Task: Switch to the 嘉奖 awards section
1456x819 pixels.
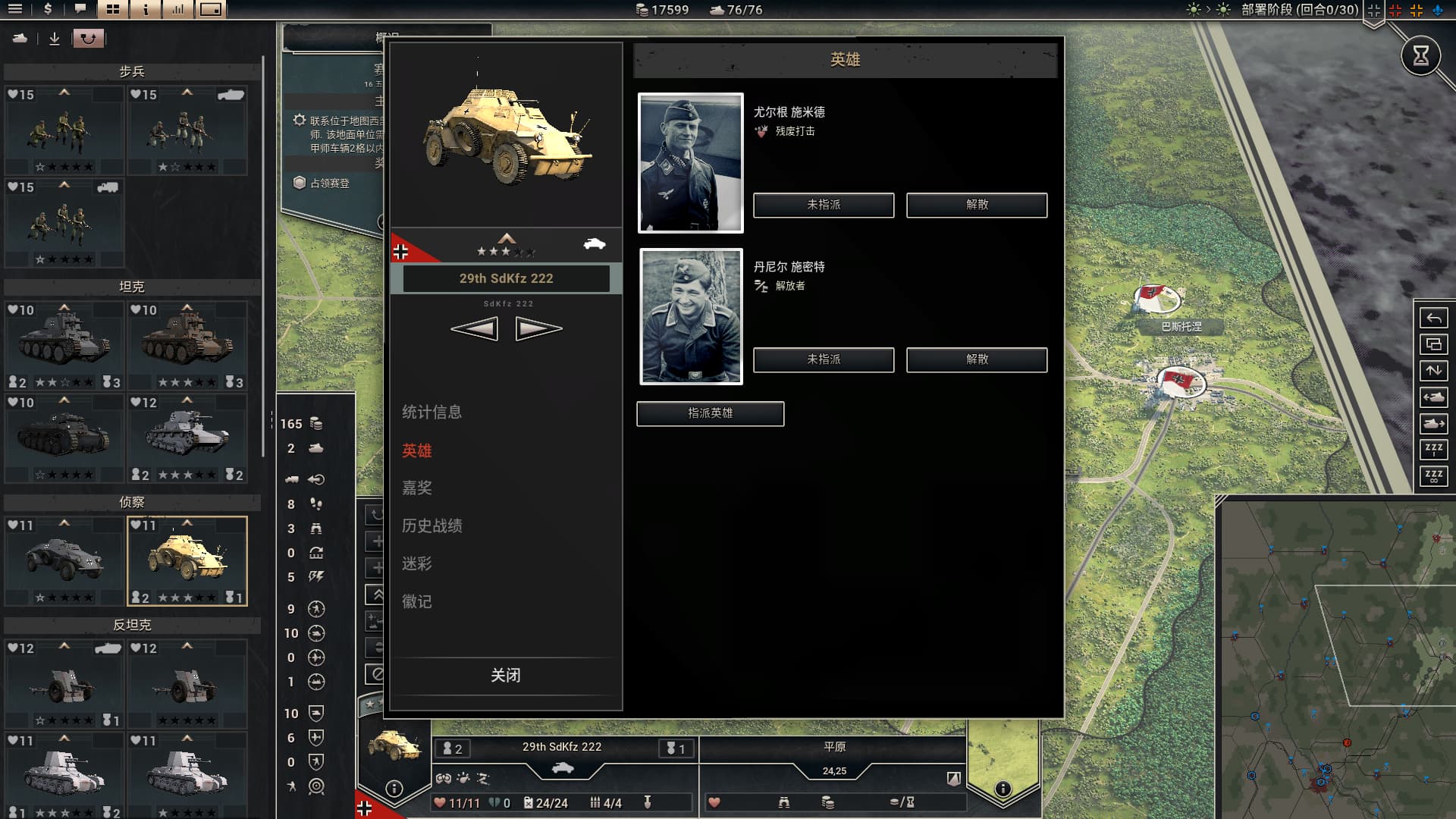Action: (x=417, y=488)
